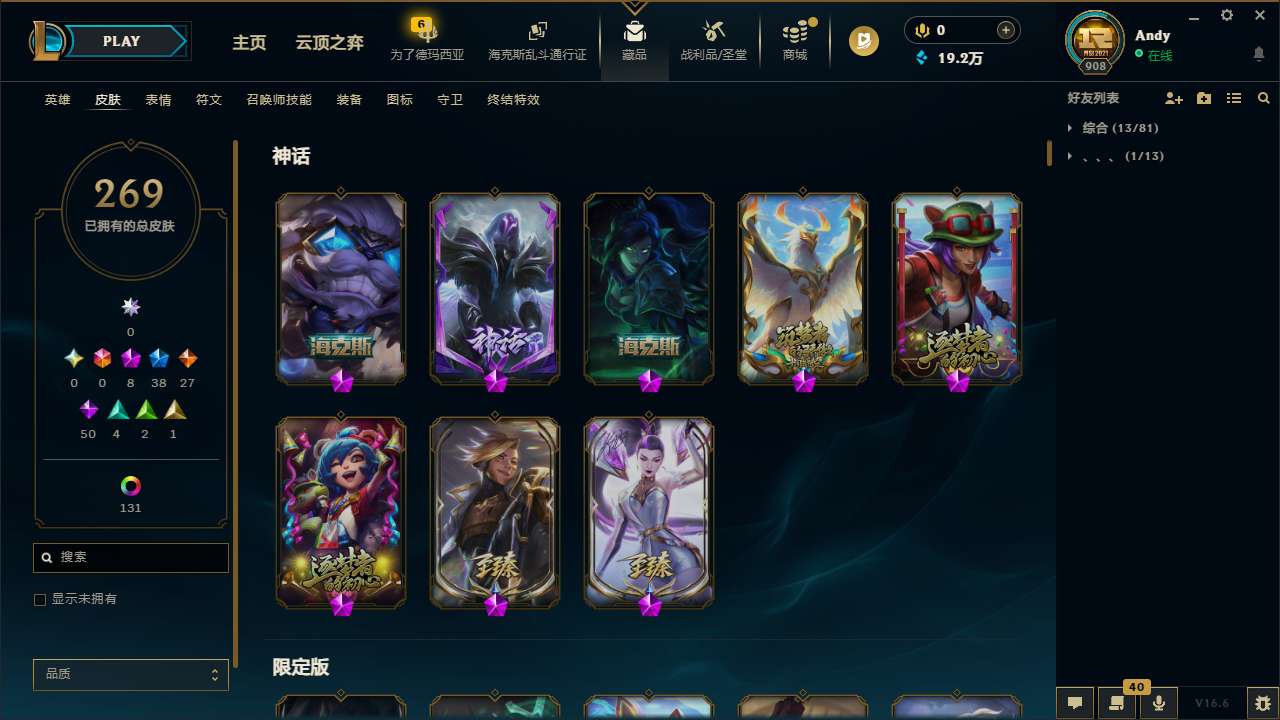Open the 海克斯乱斗通行证 pass icon
The width and height of the screenshot is (1280, 720).
click(x=537, y=40)
